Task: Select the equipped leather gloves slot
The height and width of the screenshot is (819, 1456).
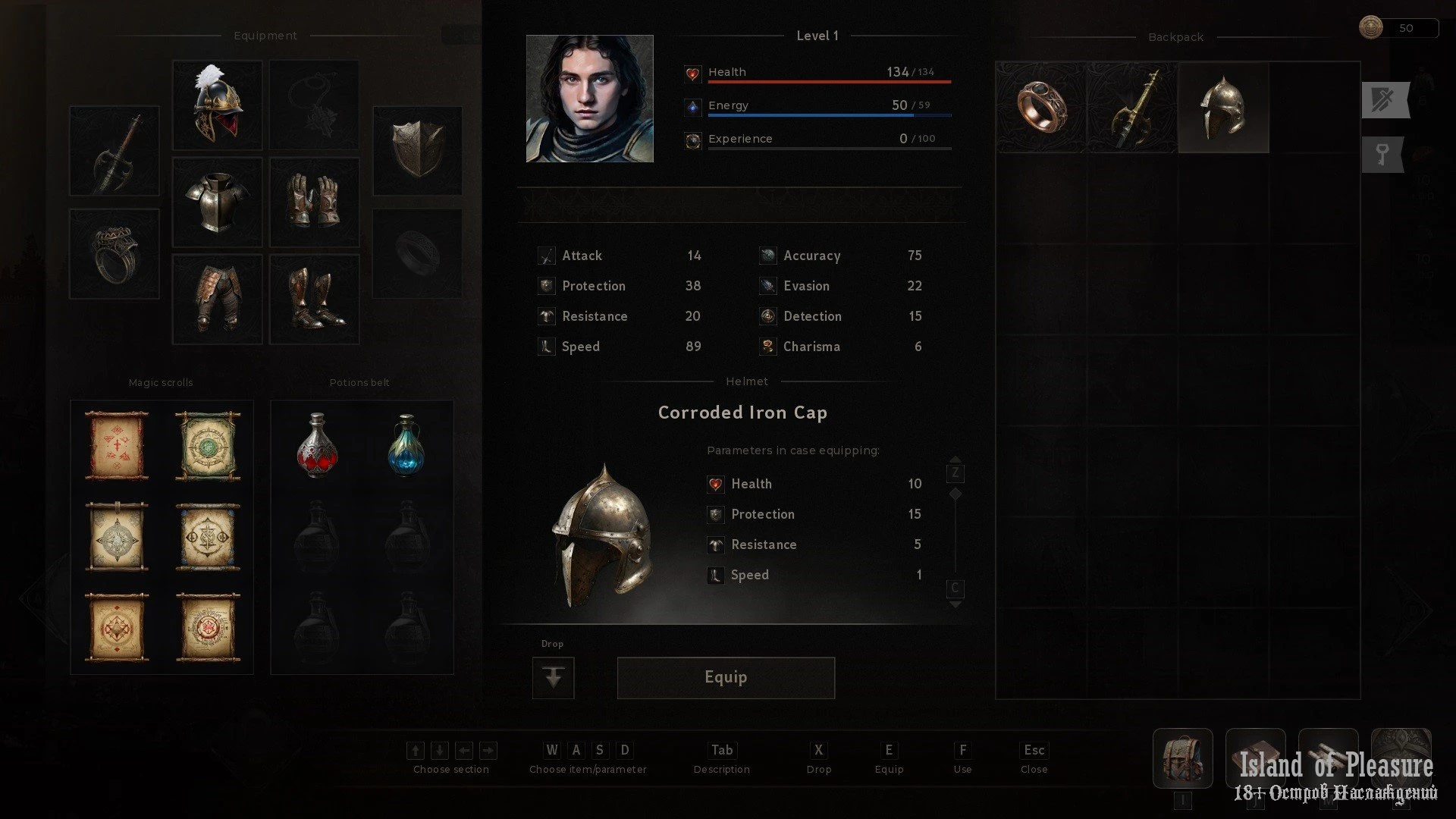Action: click(315, 202)
